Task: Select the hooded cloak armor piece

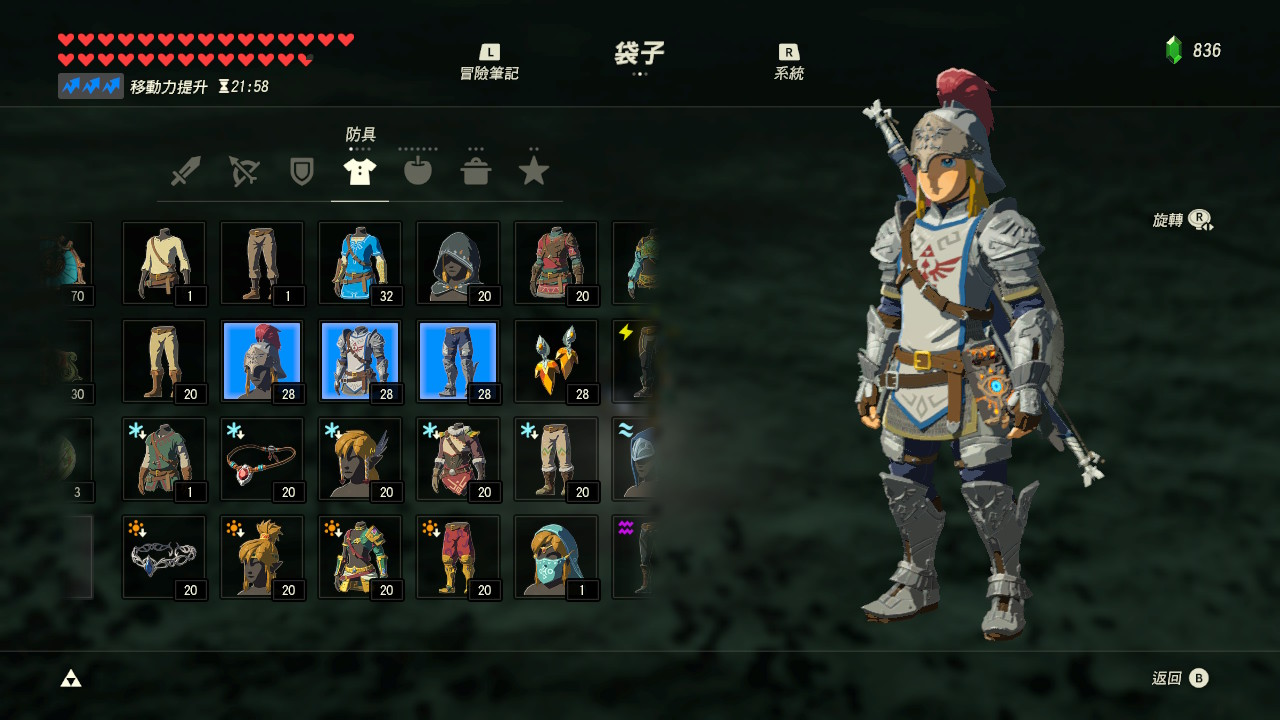Action: coord(457,263)
